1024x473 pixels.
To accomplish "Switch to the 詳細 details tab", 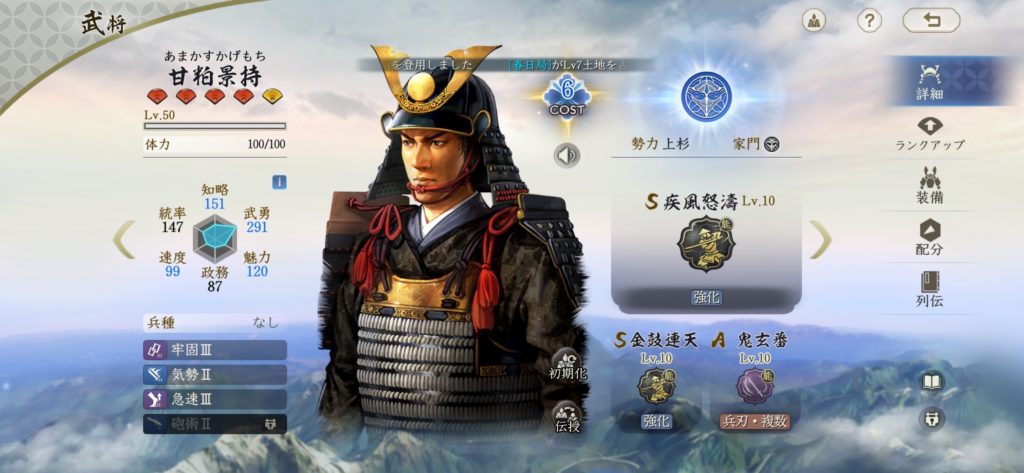I will [x=930, y=80].
